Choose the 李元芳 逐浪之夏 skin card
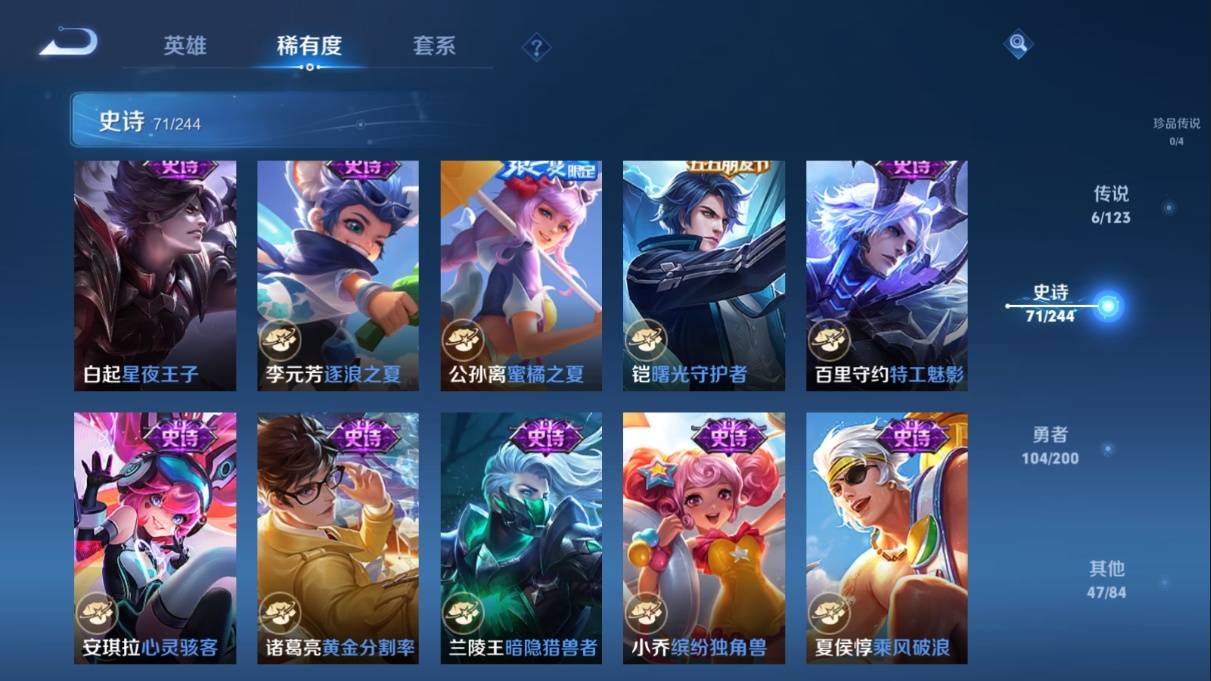 coord(338,275)
